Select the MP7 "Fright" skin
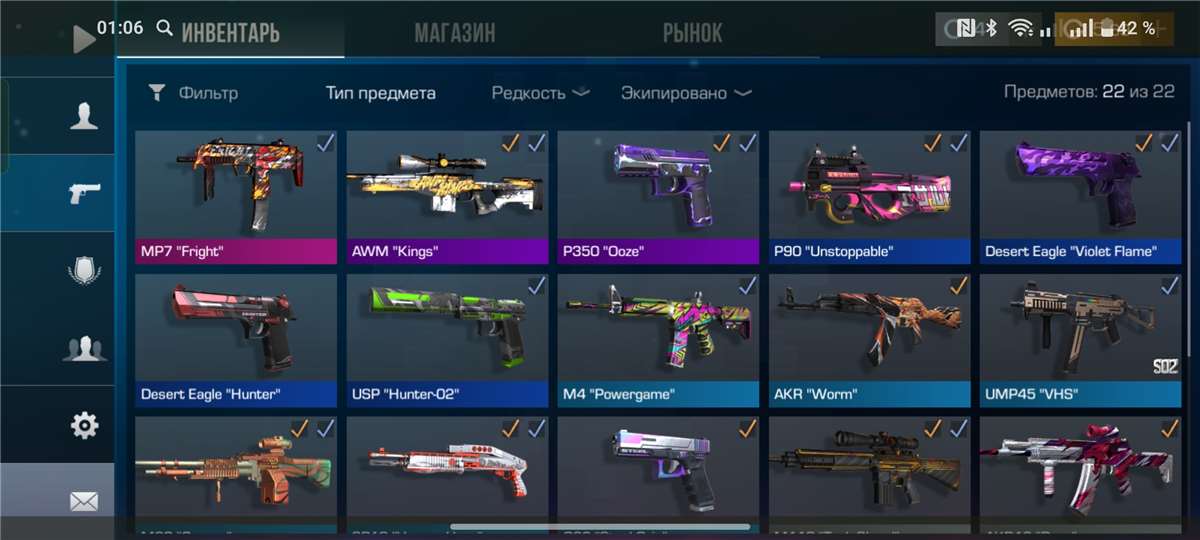This screenshot has width=1200, height=540. 236,196
